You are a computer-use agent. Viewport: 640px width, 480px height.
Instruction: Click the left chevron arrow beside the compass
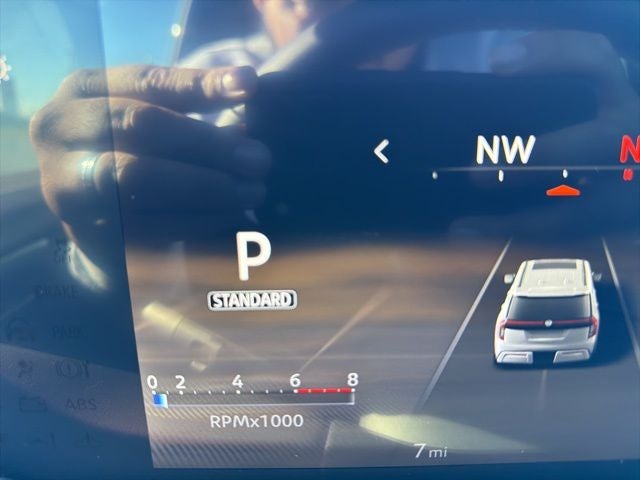point(380,151)
